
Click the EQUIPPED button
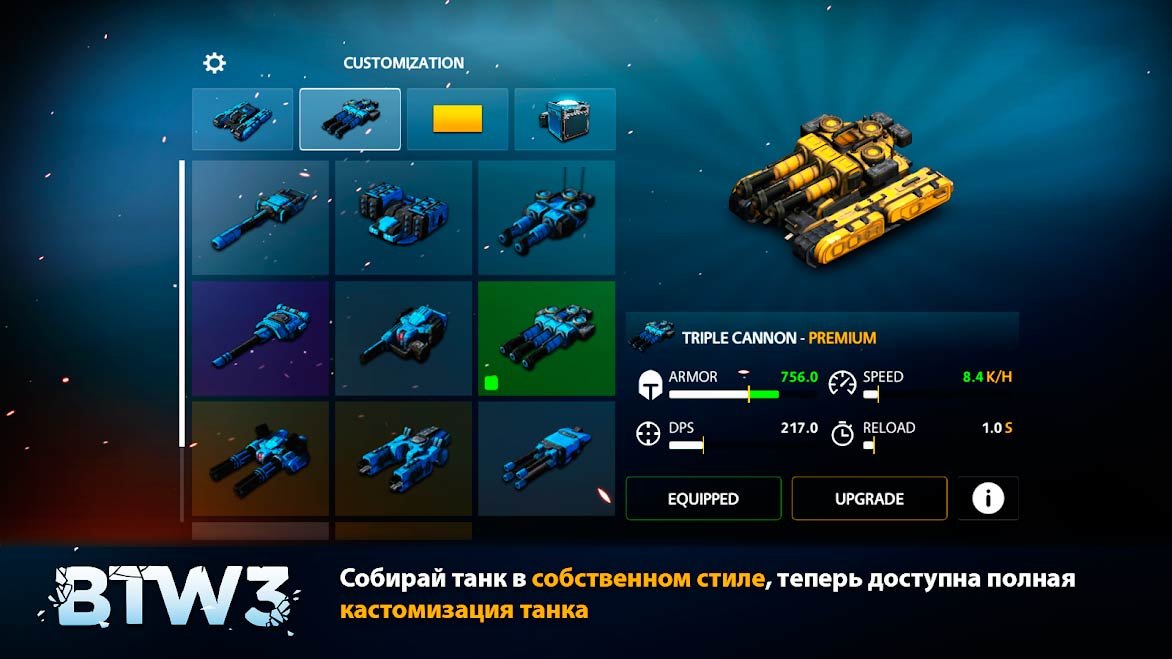pos(703,499)
